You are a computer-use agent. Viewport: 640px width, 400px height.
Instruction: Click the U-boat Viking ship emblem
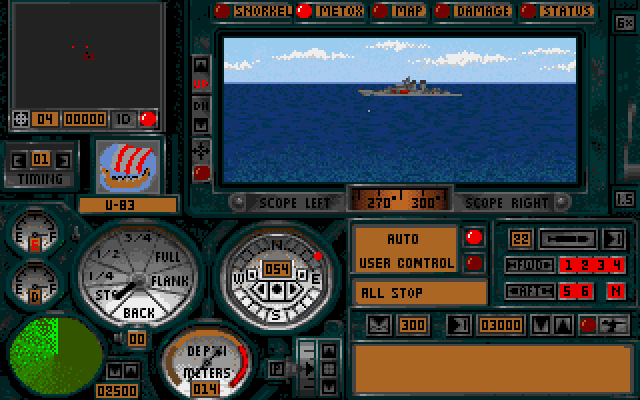(126, 165)
